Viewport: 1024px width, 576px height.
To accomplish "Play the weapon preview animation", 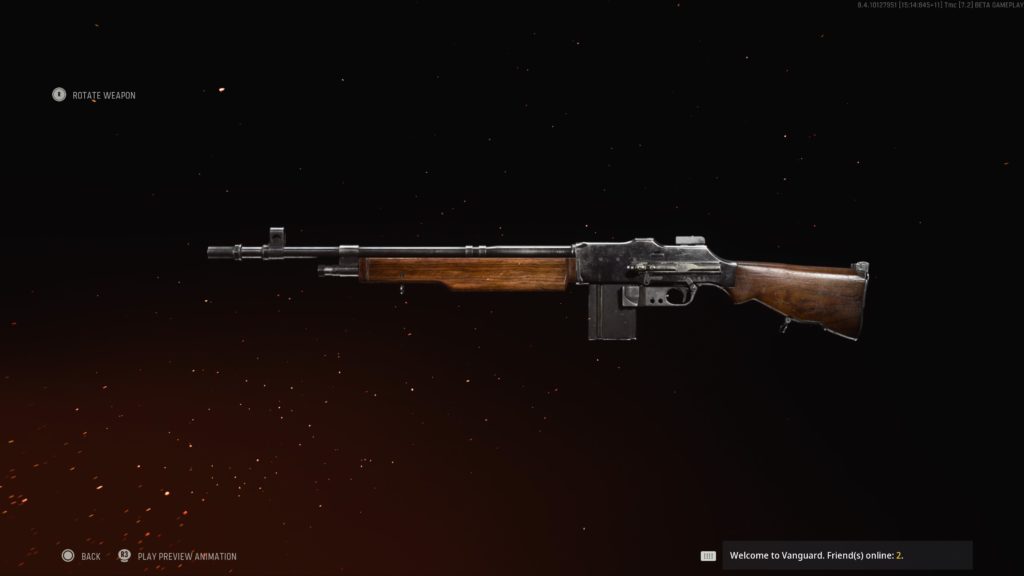I will pyautogui.click(x=178, y=556).
